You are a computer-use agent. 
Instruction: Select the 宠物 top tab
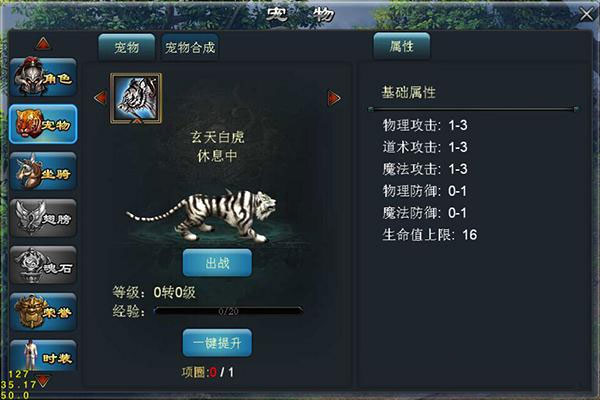tap(126, 47)
